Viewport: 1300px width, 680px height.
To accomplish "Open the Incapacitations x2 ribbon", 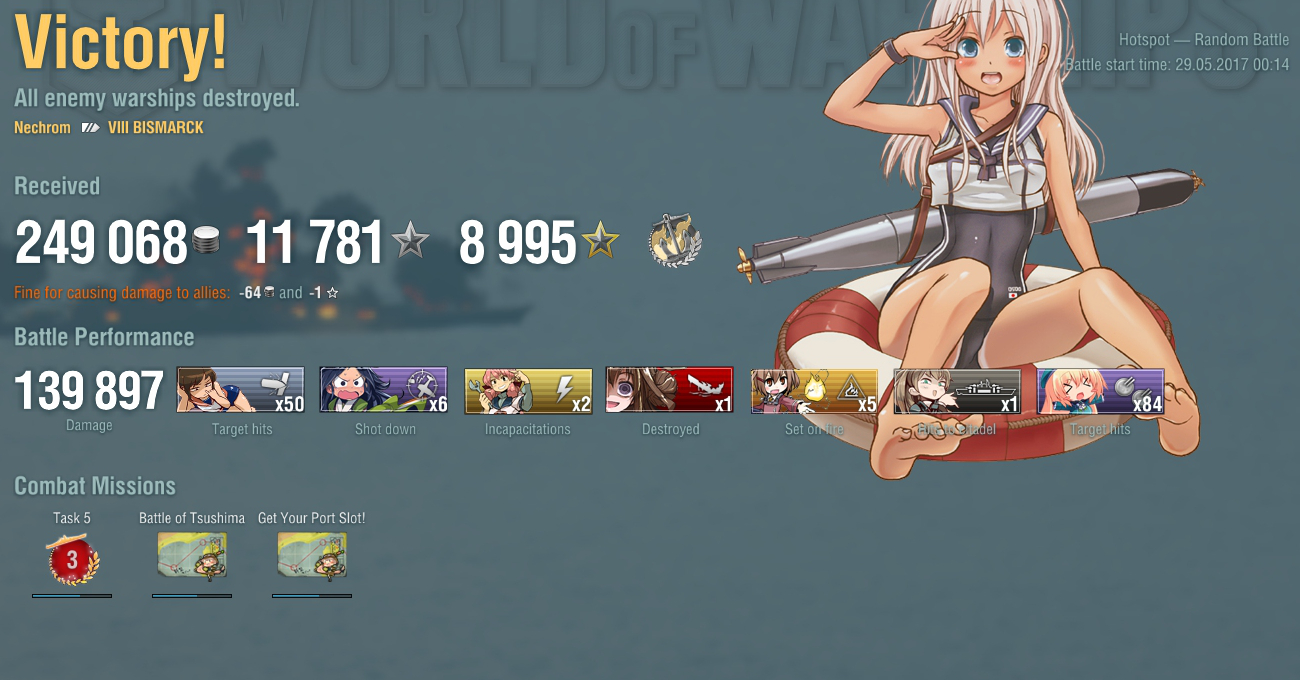I will click(x=528, y=390).
